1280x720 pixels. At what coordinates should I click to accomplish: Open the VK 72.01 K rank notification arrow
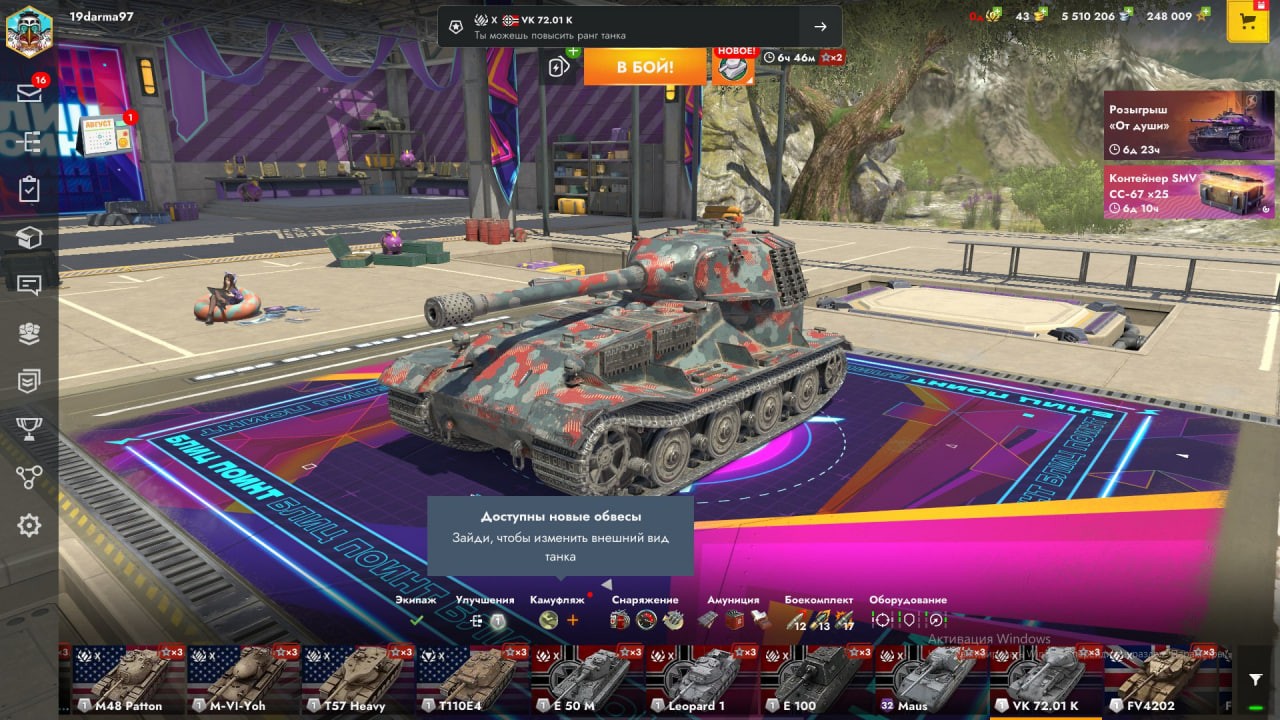pos(820,27)
